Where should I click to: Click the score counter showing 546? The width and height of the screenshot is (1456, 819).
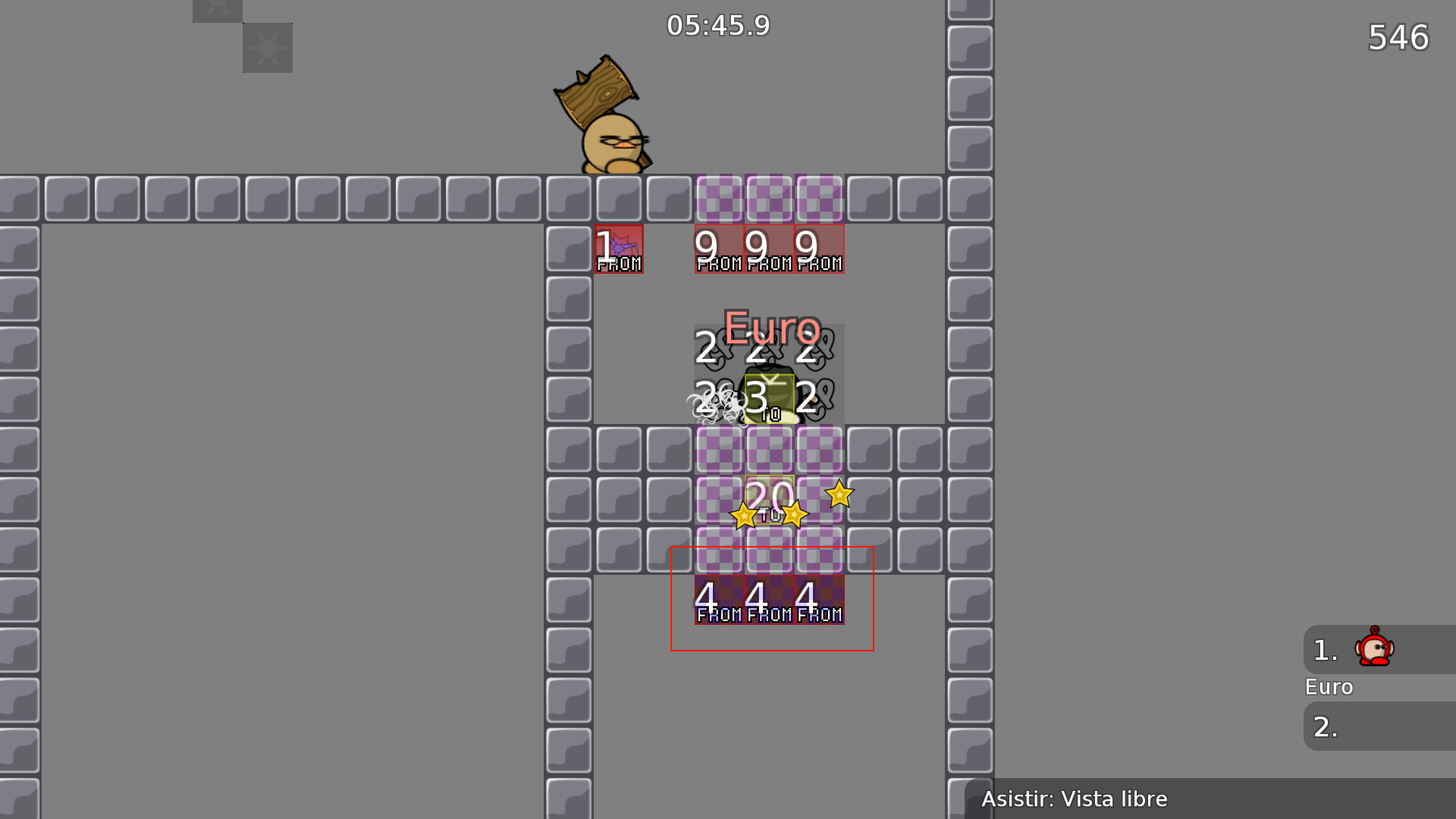pos(1399,37)
